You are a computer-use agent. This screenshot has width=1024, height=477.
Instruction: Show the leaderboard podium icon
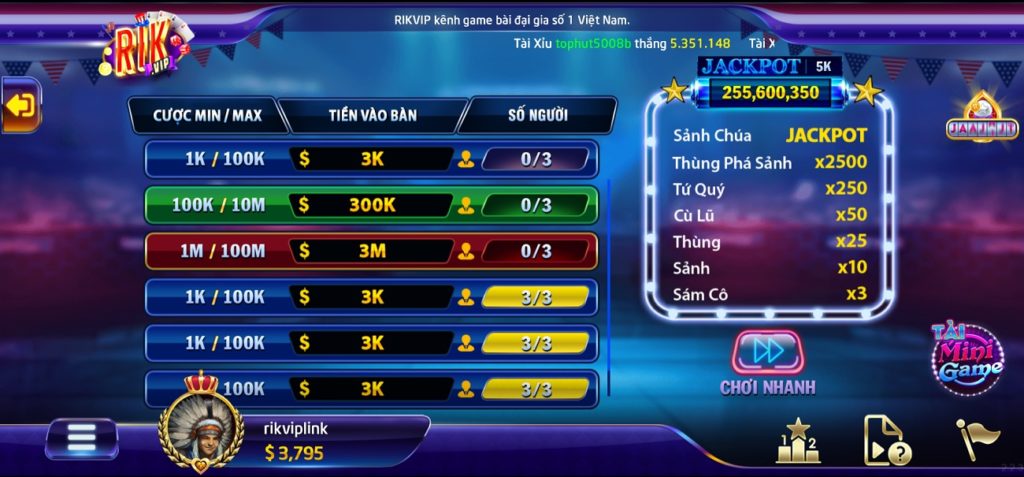click(x=797, y=441)
